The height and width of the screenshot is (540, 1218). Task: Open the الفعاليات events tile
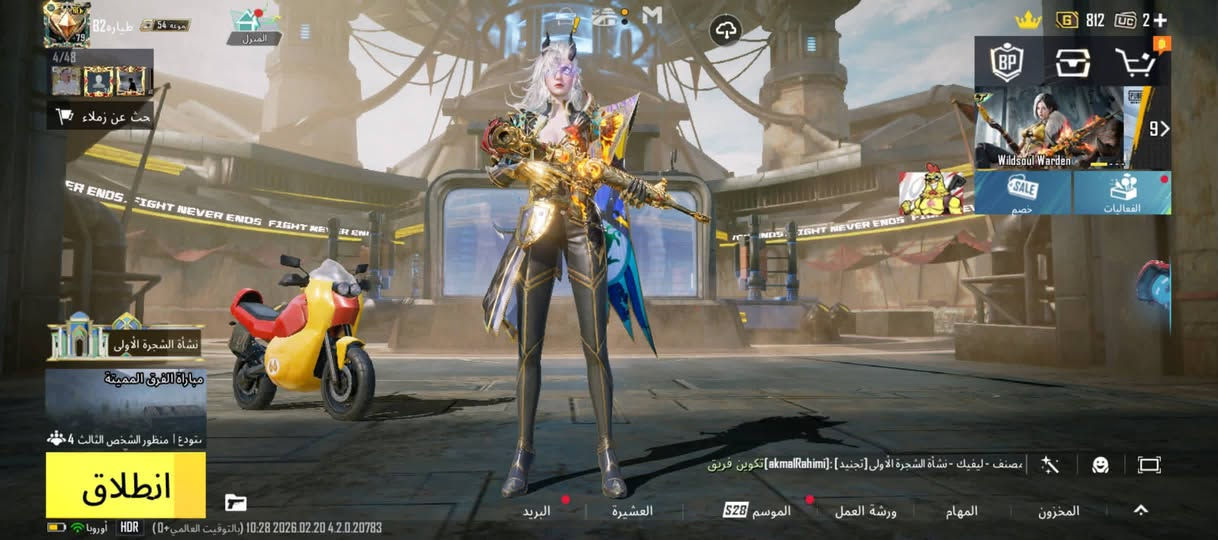point(1122,192)
